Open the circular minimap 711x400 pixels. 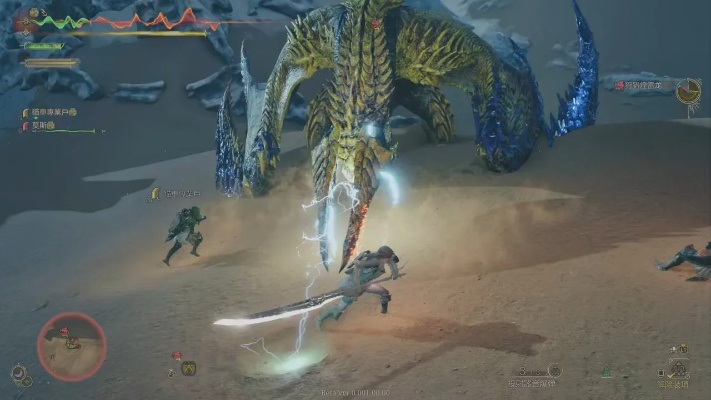pyautogui.click(x=71, y=346)
